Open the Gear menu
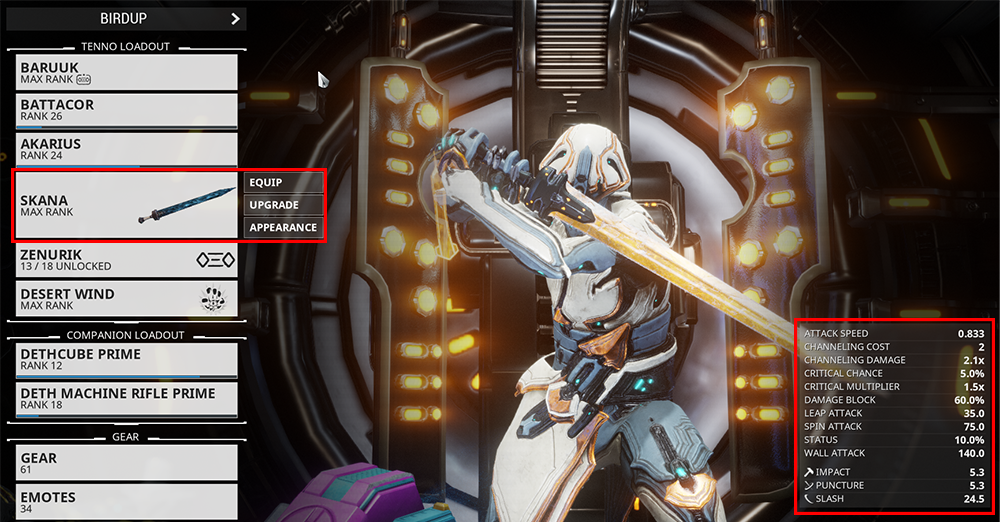Screen dimensions: 1000x522 pyautogui.click(x=127, y=463)
